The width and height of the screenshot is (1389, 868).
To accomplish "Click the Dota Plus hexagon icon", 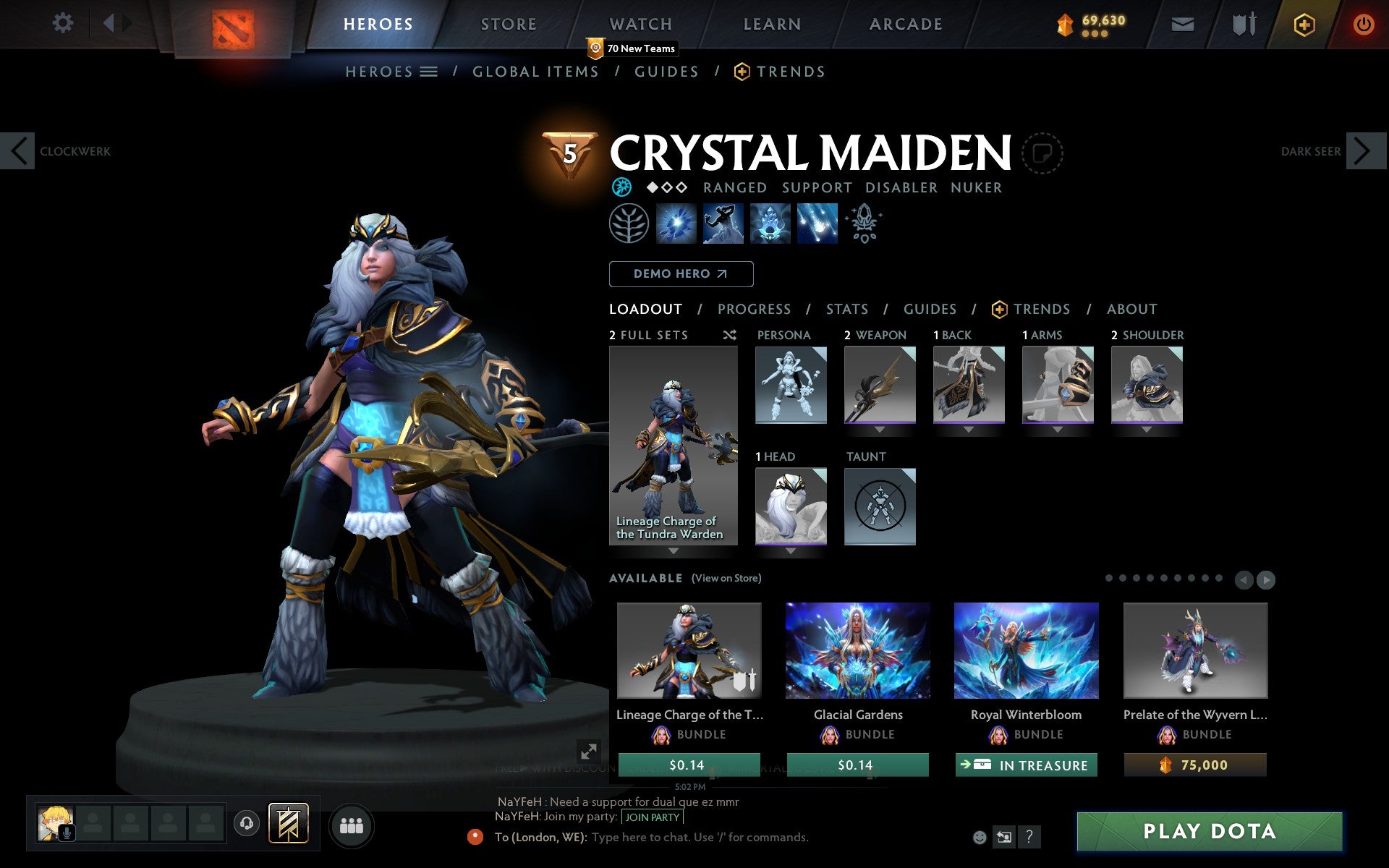I will pyautogui.click(x=1303, y=23).
